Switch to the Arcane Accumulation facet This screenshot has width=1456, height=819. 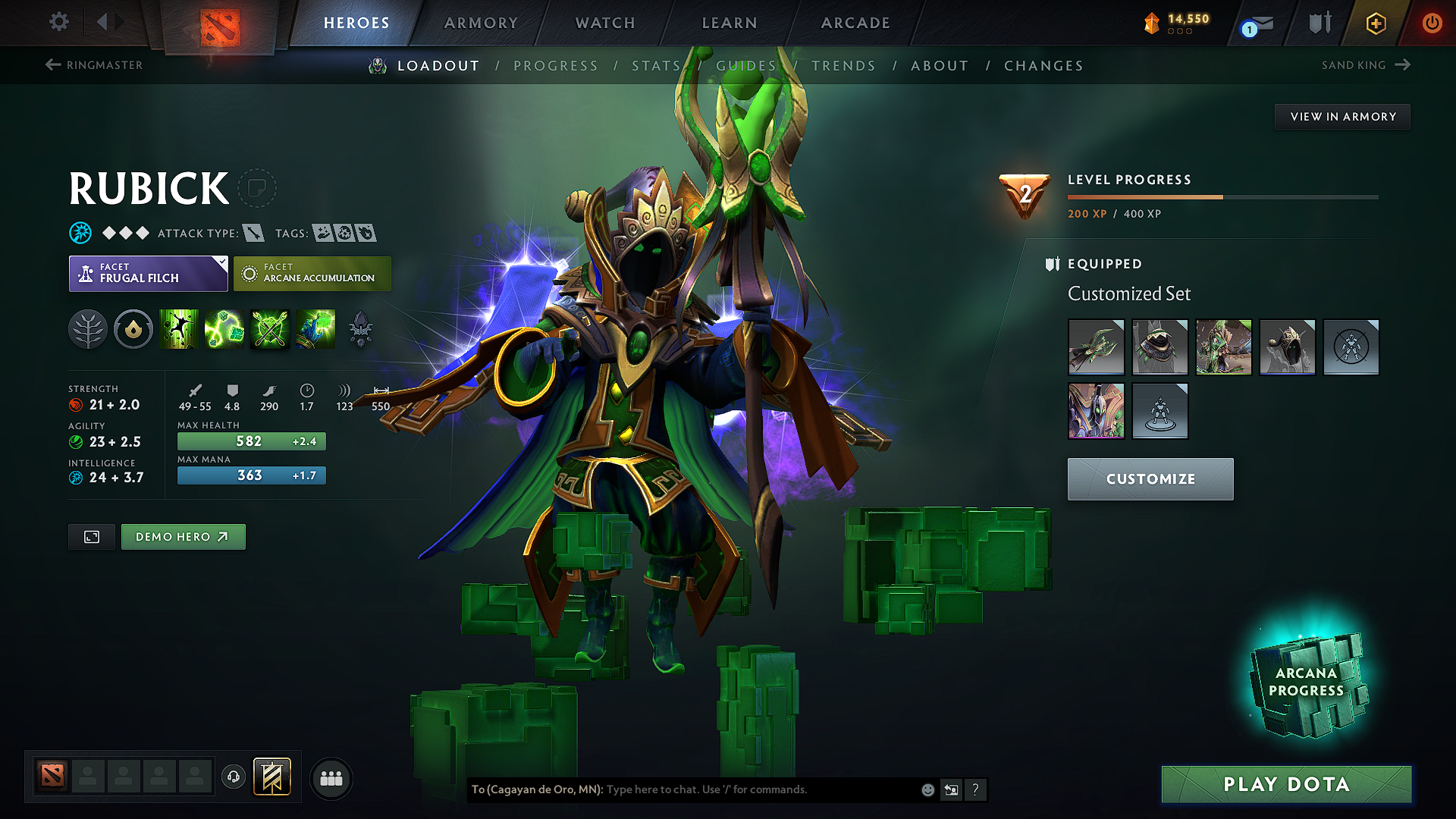(x=312, y=273)
